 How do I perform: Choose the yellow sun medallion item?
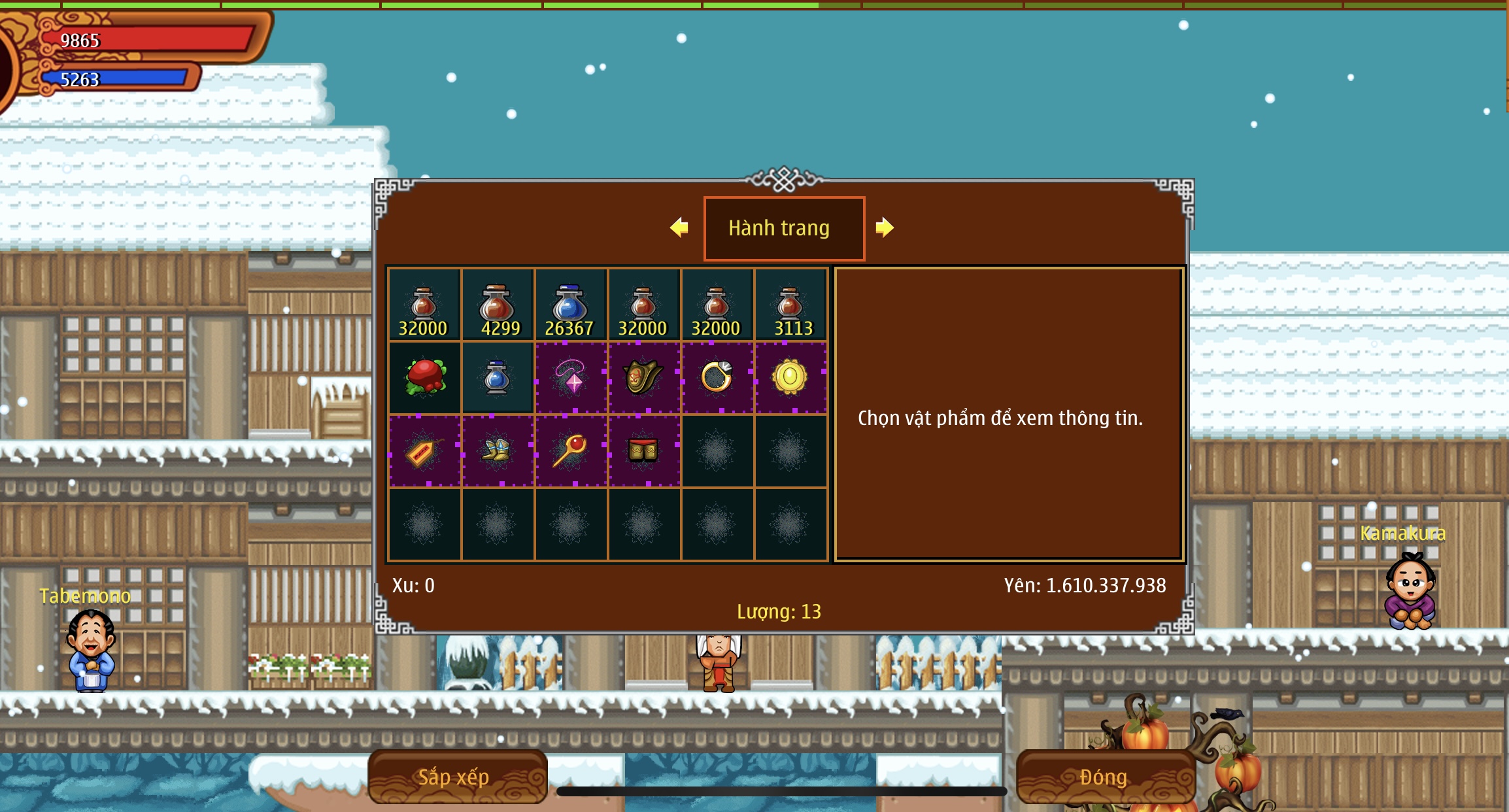pyautogui.click(x=790, y=377)
